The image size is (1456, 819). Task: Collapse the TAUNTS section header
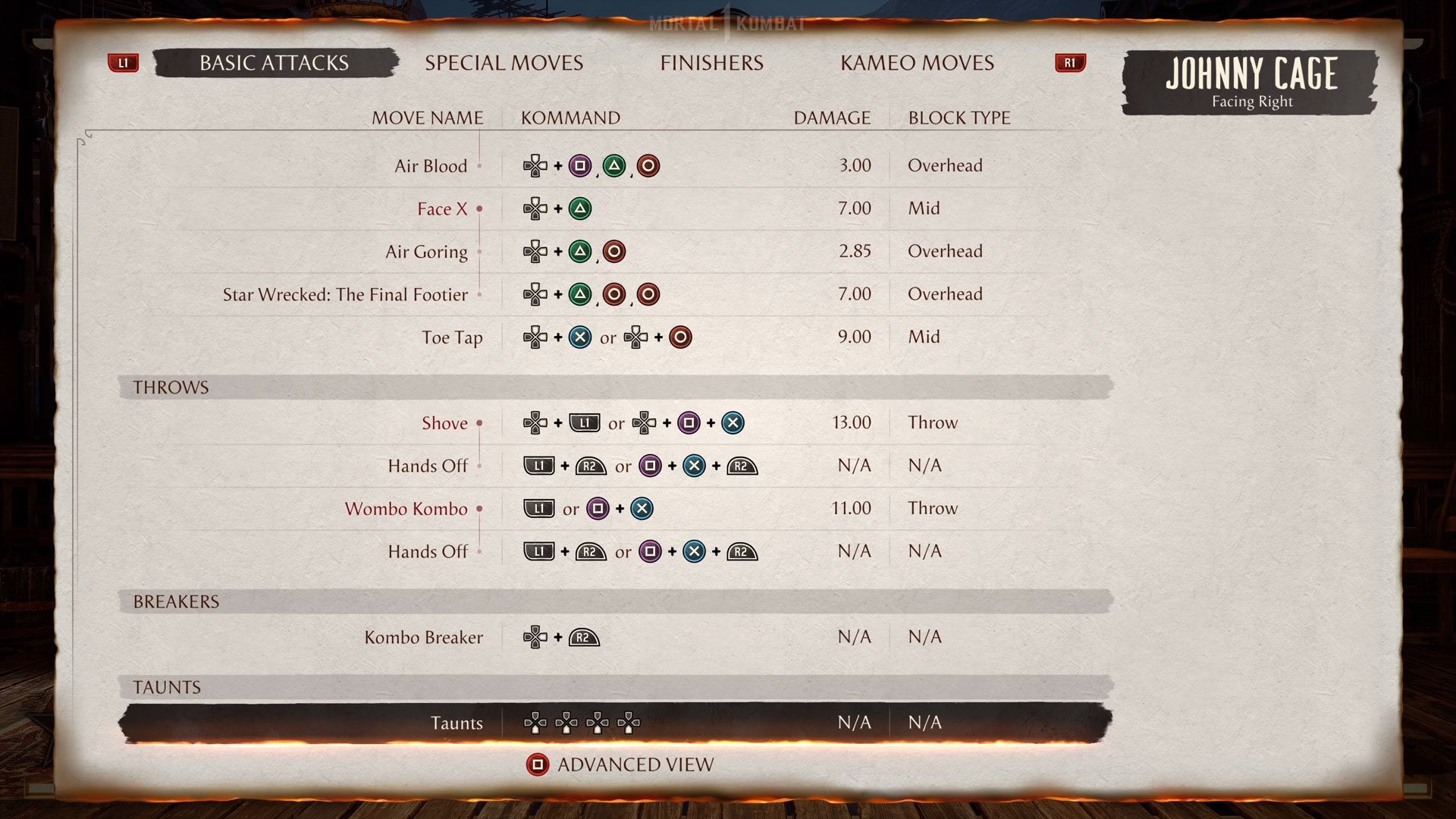click(166, 687)
